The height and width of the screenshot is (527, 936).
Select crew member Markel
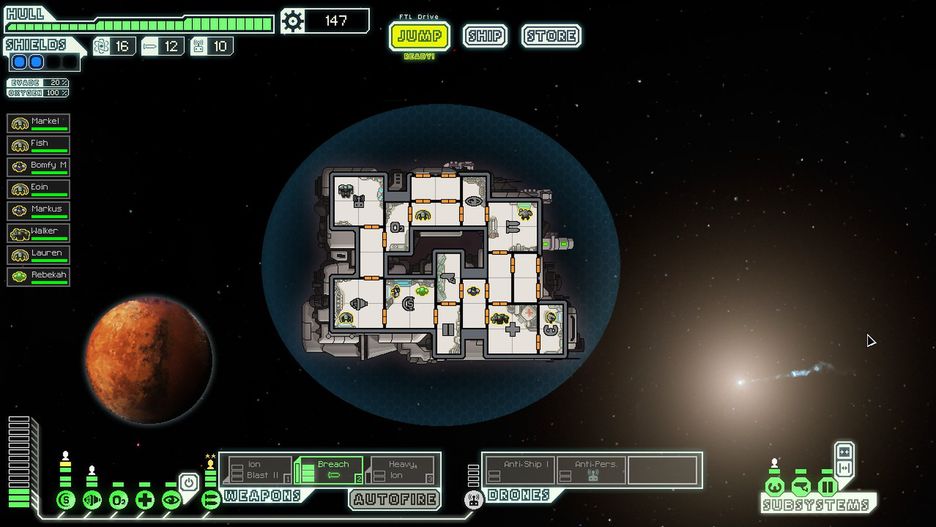pyautogui.click(x=39, y=123)
